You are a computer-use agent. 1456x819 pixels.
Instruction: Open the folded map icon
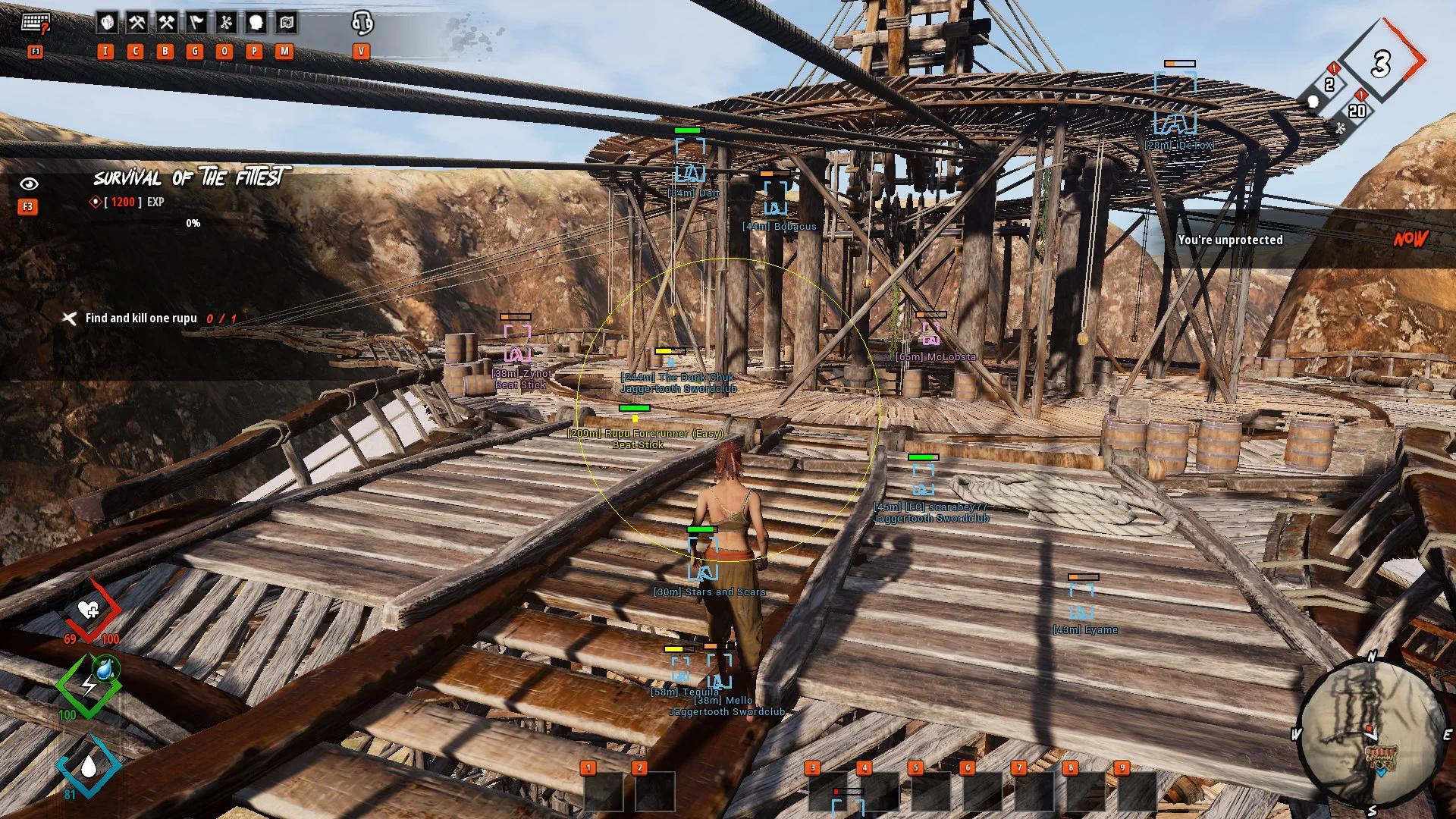coord(286,23)
